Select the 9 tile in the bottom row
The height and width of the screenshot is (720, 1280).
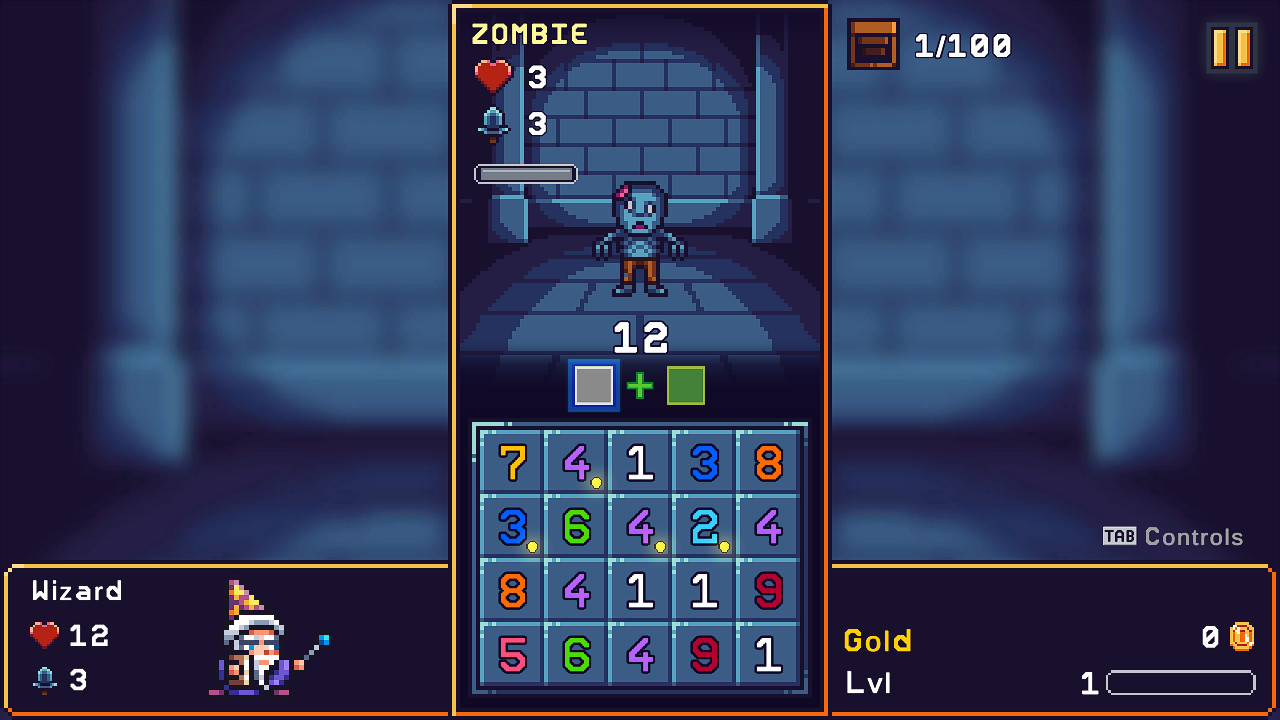pos(704,656)
